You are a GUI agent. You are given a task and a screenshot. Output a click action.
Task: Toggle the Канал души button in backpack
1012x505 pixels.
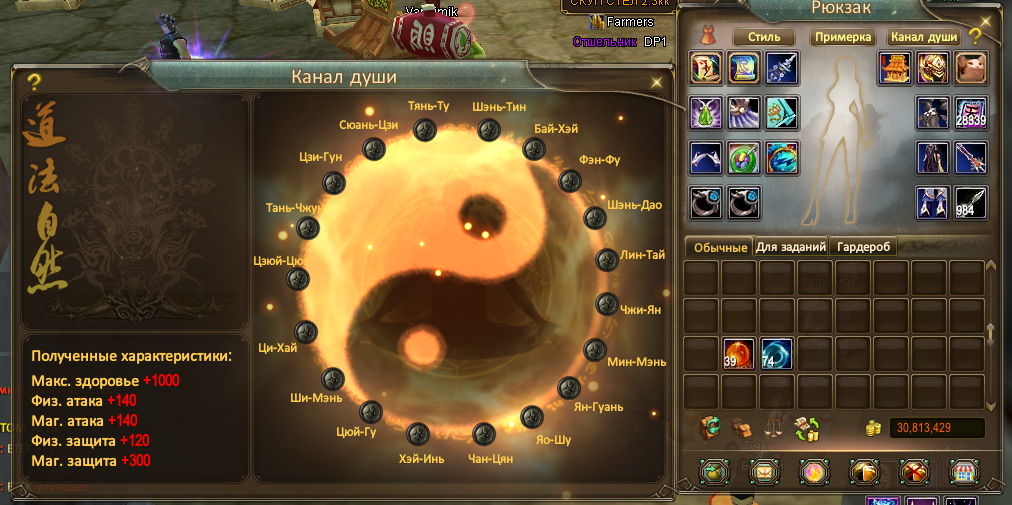pos(924,37)
